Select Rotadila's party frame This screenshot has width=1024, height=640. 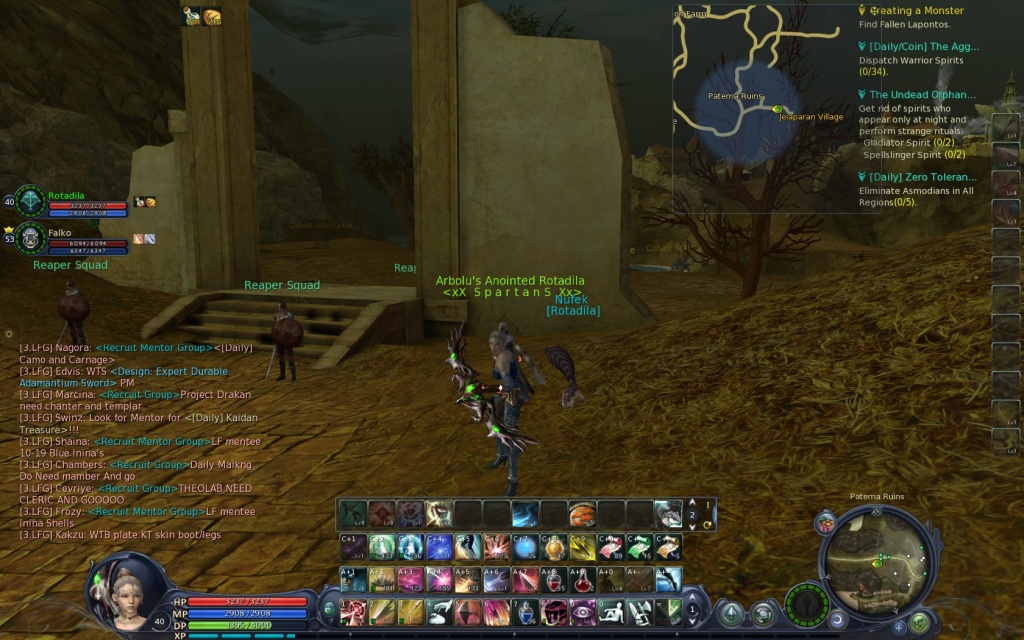click(58, 202)
